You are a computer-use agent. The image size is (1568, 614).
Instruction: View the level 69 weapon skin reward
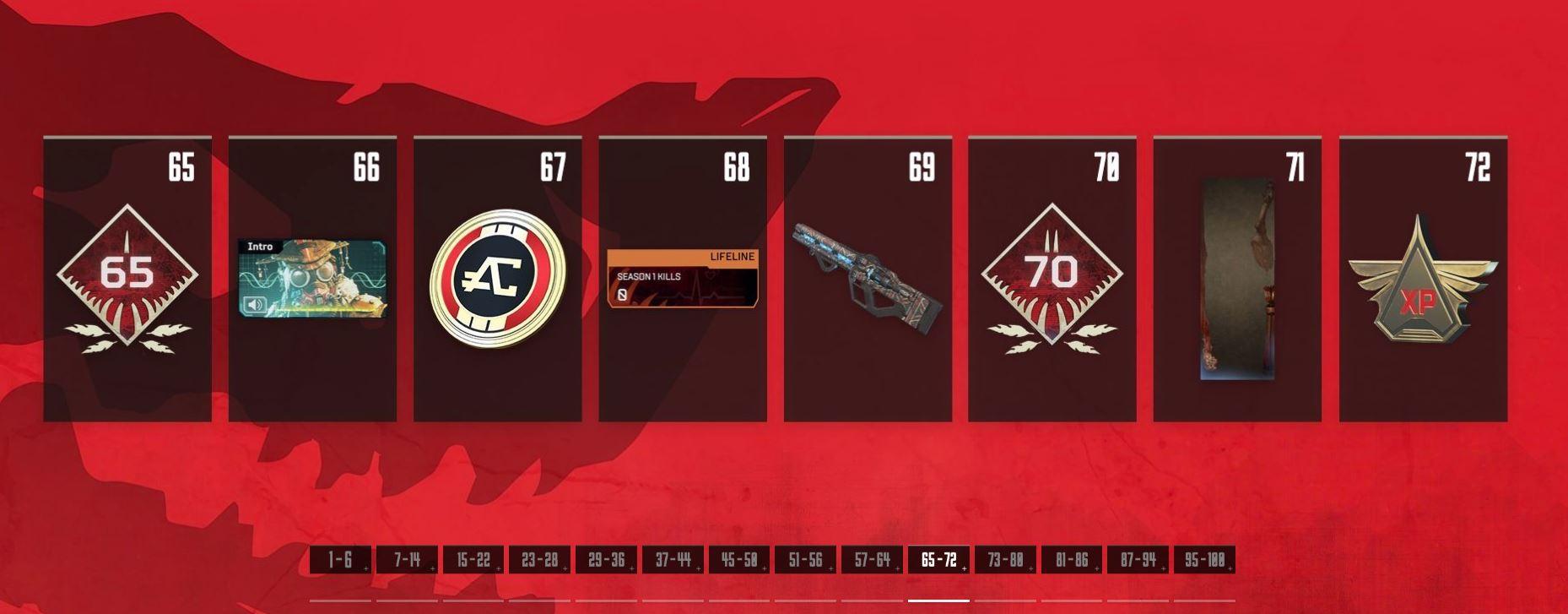click(868, 279)
